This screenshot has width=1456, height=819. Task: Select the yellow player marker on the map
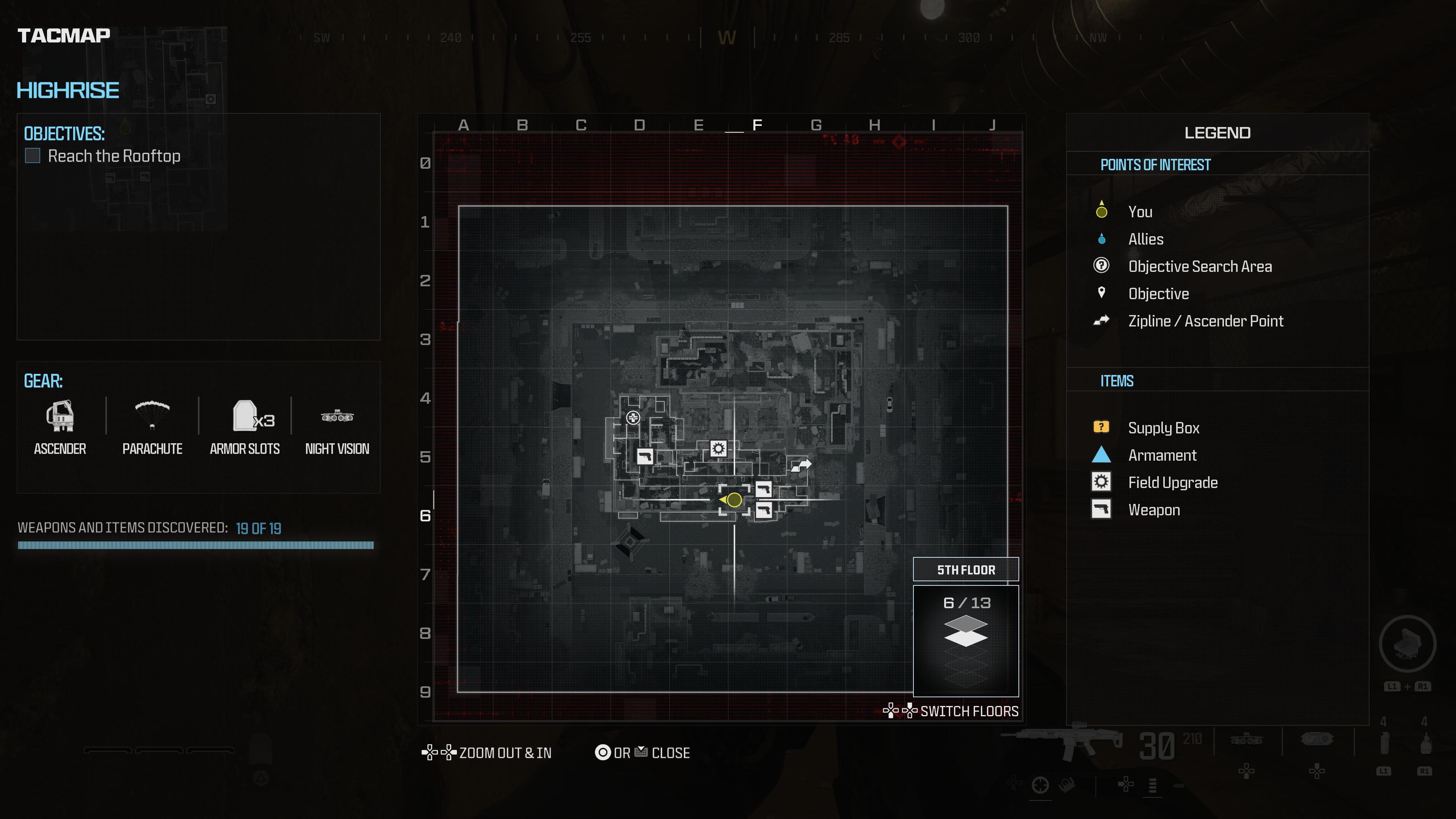pyautogui.click(x=734, y=500)
